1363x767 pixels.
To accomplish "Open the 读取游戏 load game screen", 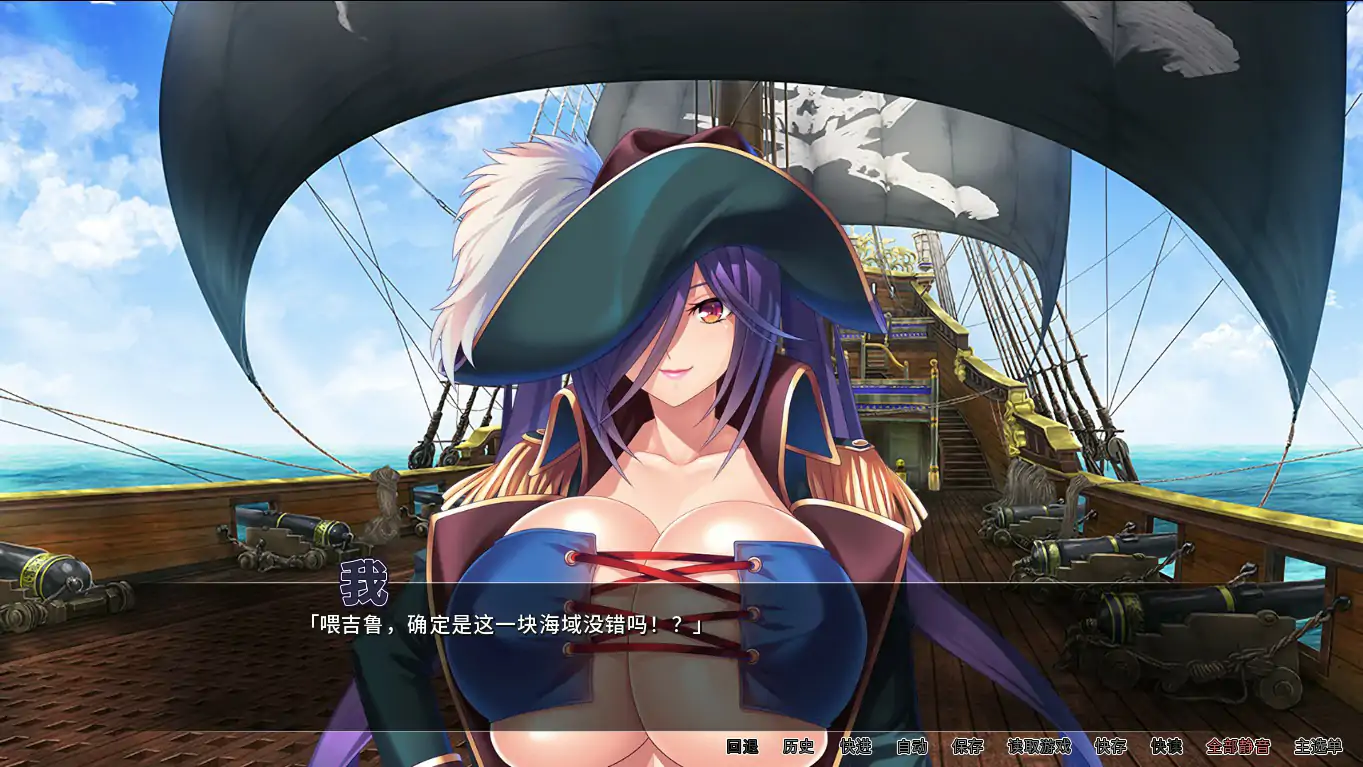I will 1039,746.
